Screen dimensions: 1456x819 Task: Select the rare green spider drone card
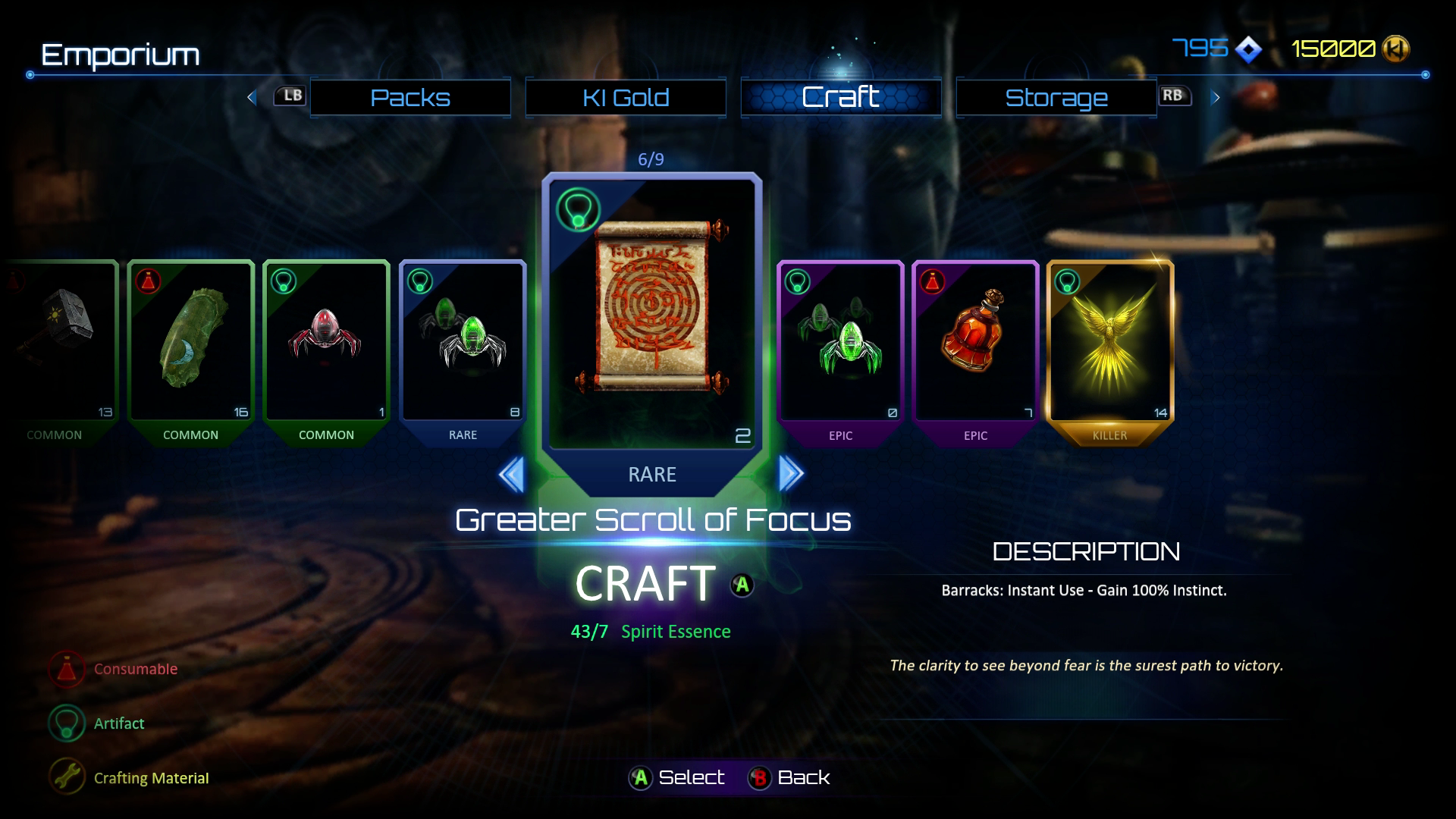pos(463,341)
